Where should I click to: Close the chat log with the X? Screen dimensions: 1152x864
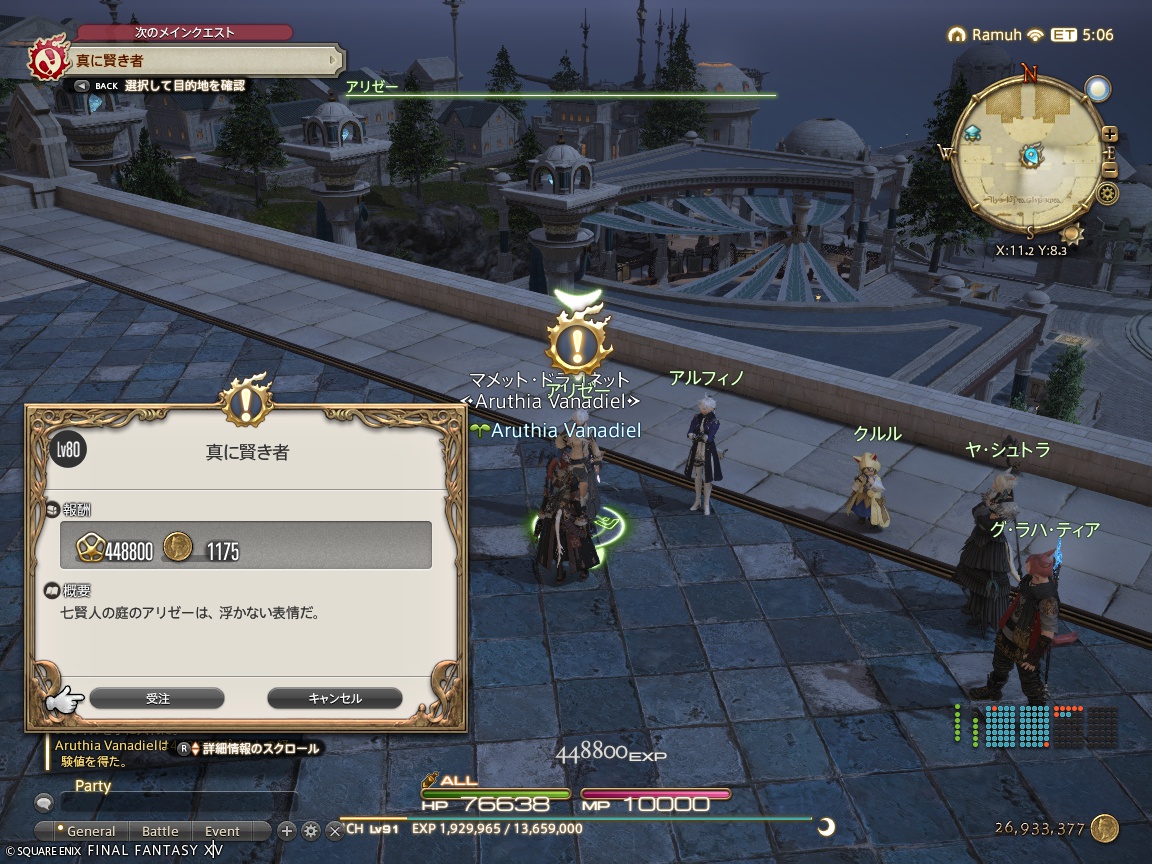click(x=335, y=830)
